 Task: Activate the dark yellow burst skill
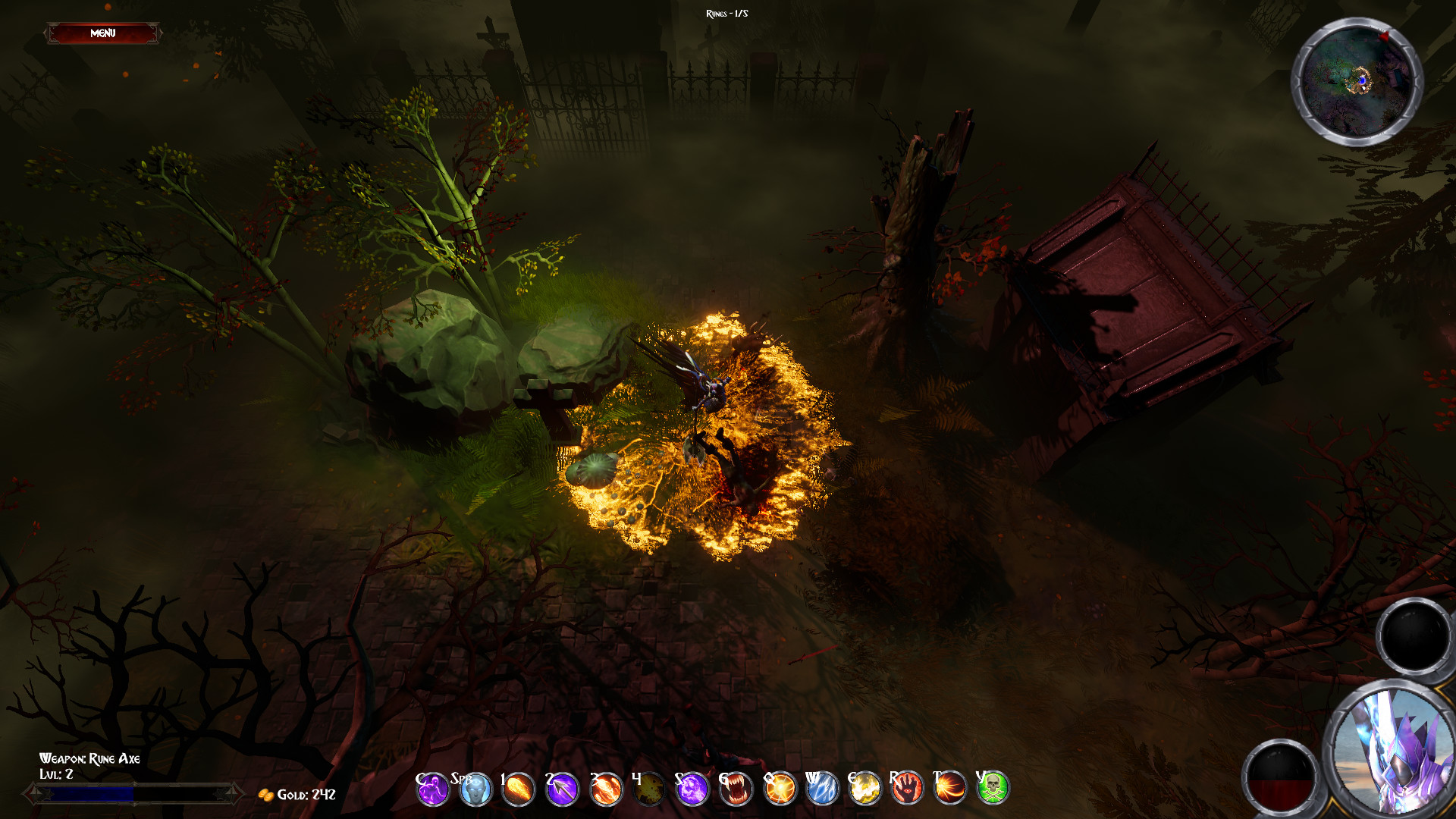(x=649, y=789)
